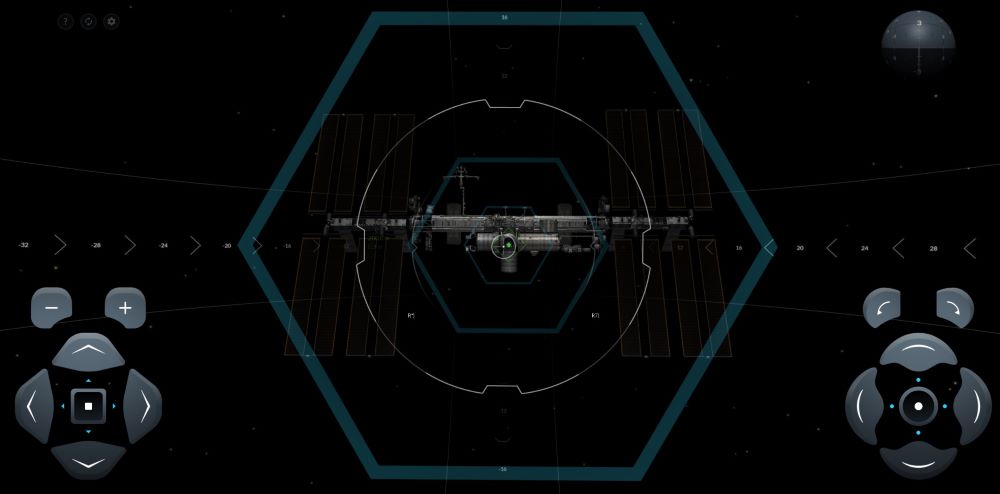Screen dimensions: 1000x494
Task: Translate right with the right chevron button
Action: (144, 406)
